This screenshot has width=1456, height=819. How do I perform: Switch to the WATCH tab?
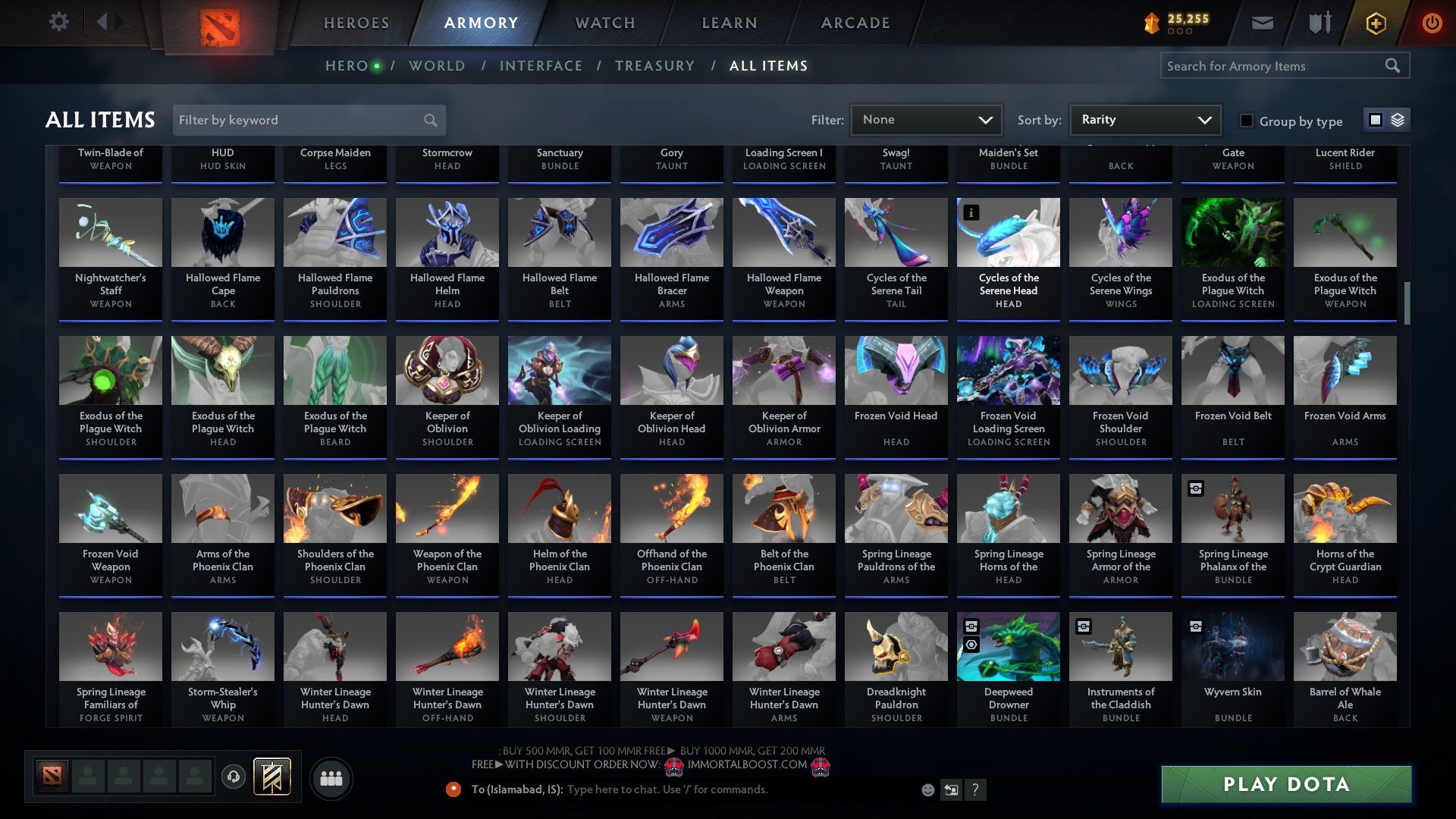point(604,23)
